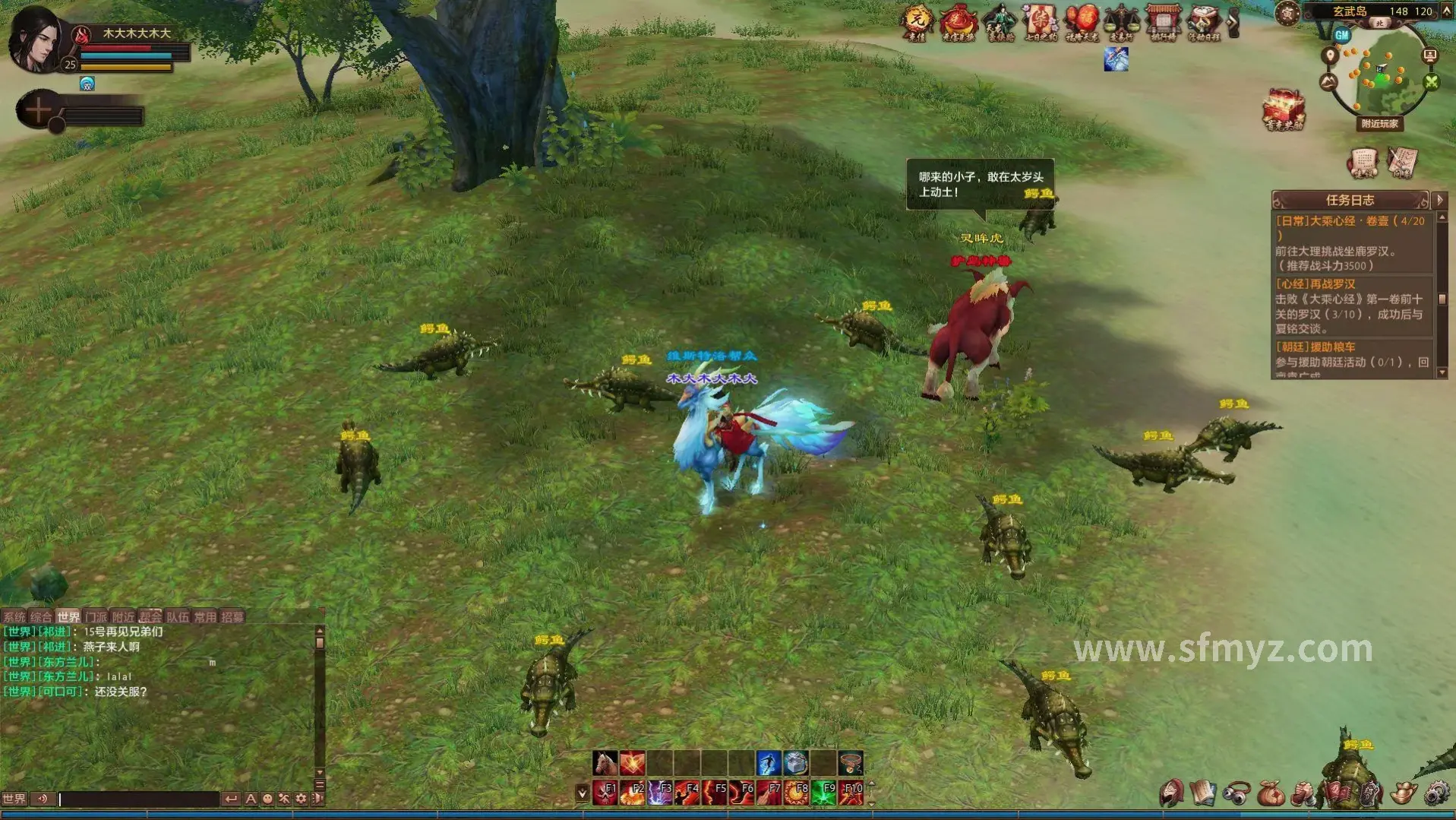The height and width of the screenshot is (820, 1456).
Task: Open the gear settings icon in bottom-right menu
Action: [x=1436, y=793]
